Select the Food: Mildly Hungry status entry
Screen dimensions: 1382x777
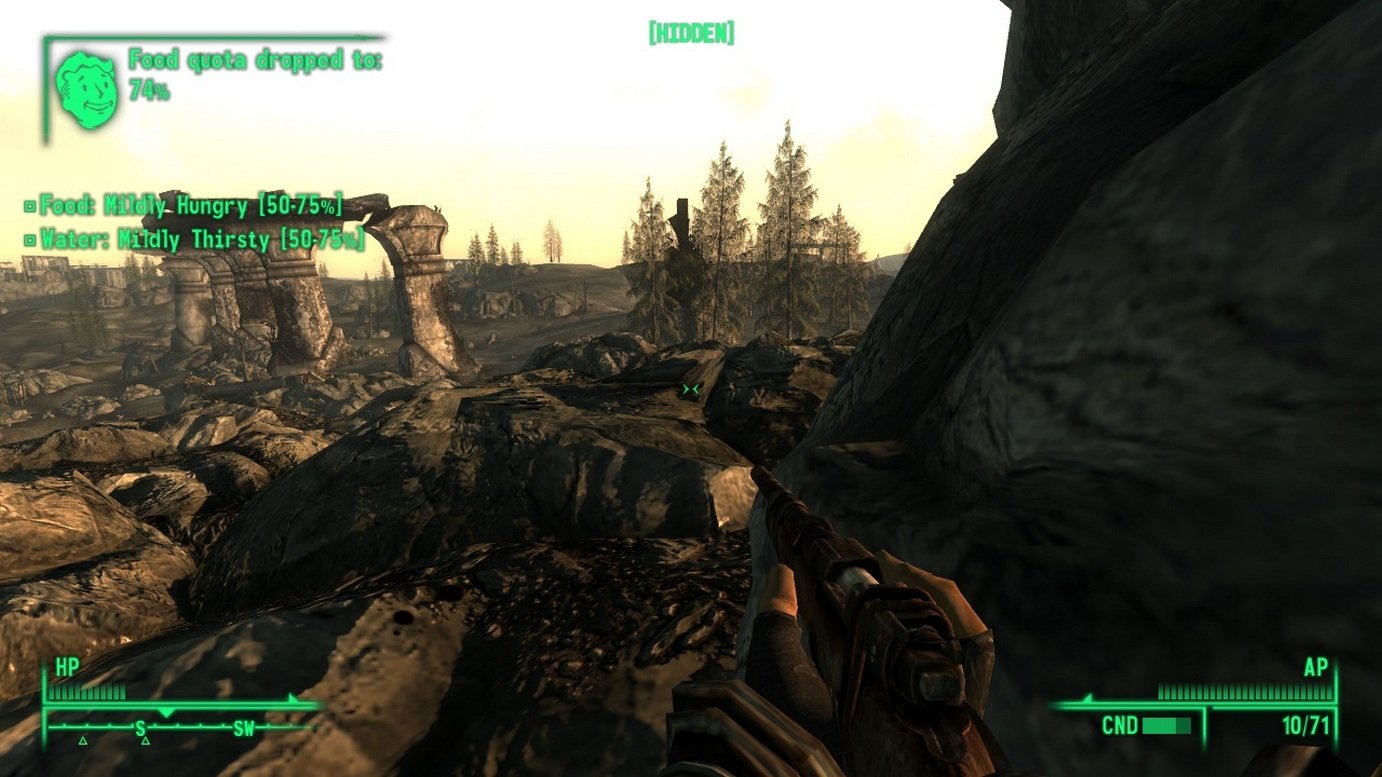[184, 207]
